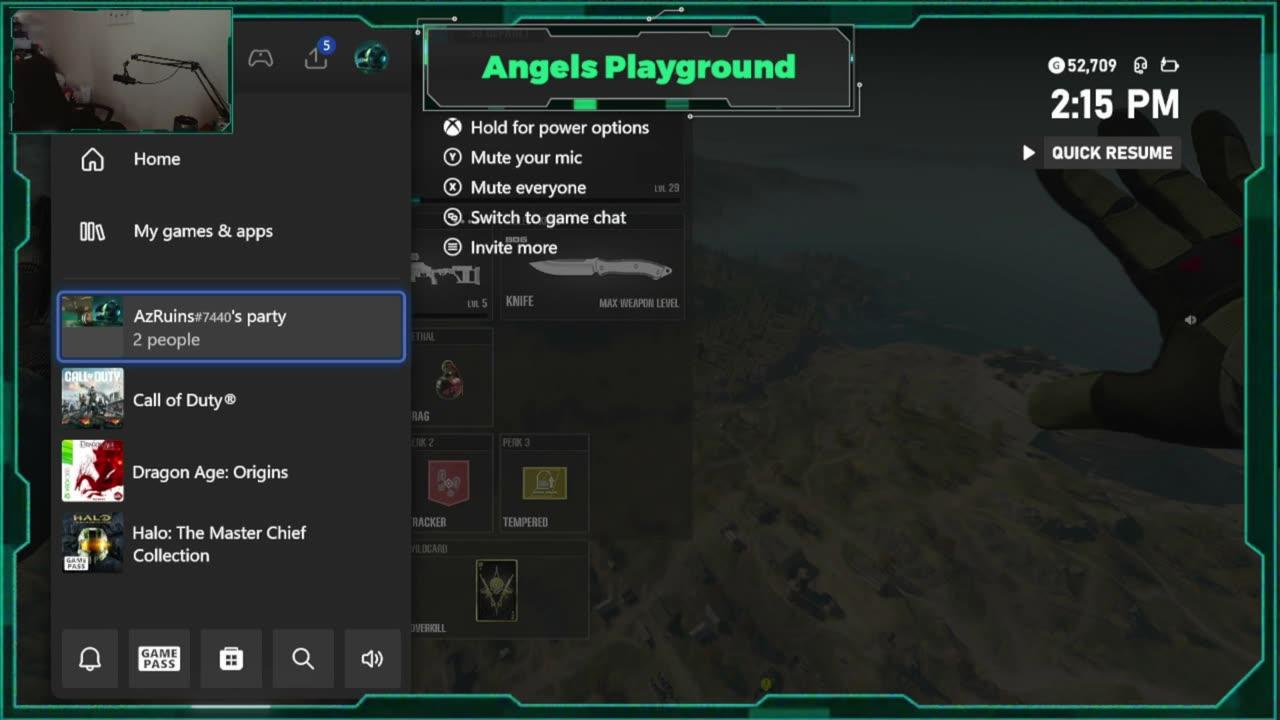Open the controller accessories icon
Image resolution: width=1280 pixels, height=720 pixels.
click(261, 57)
